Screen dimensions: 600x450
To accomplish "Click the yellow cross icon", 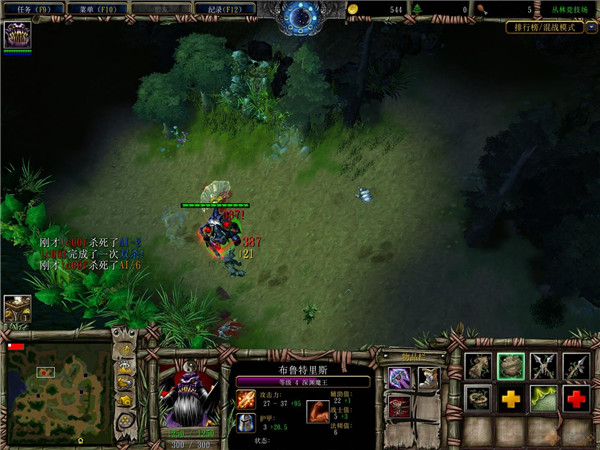I will (x=511, y=399).
